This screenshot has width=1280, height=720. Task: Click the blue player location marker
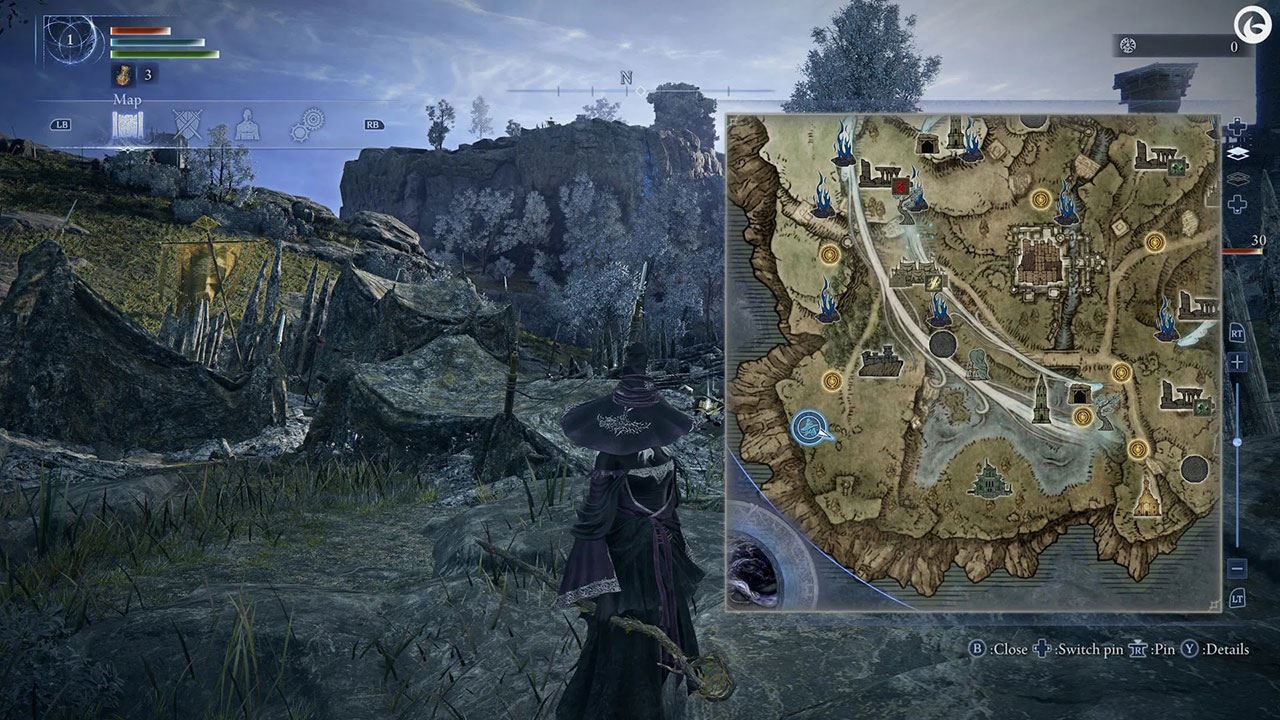(x=811, y=428)
